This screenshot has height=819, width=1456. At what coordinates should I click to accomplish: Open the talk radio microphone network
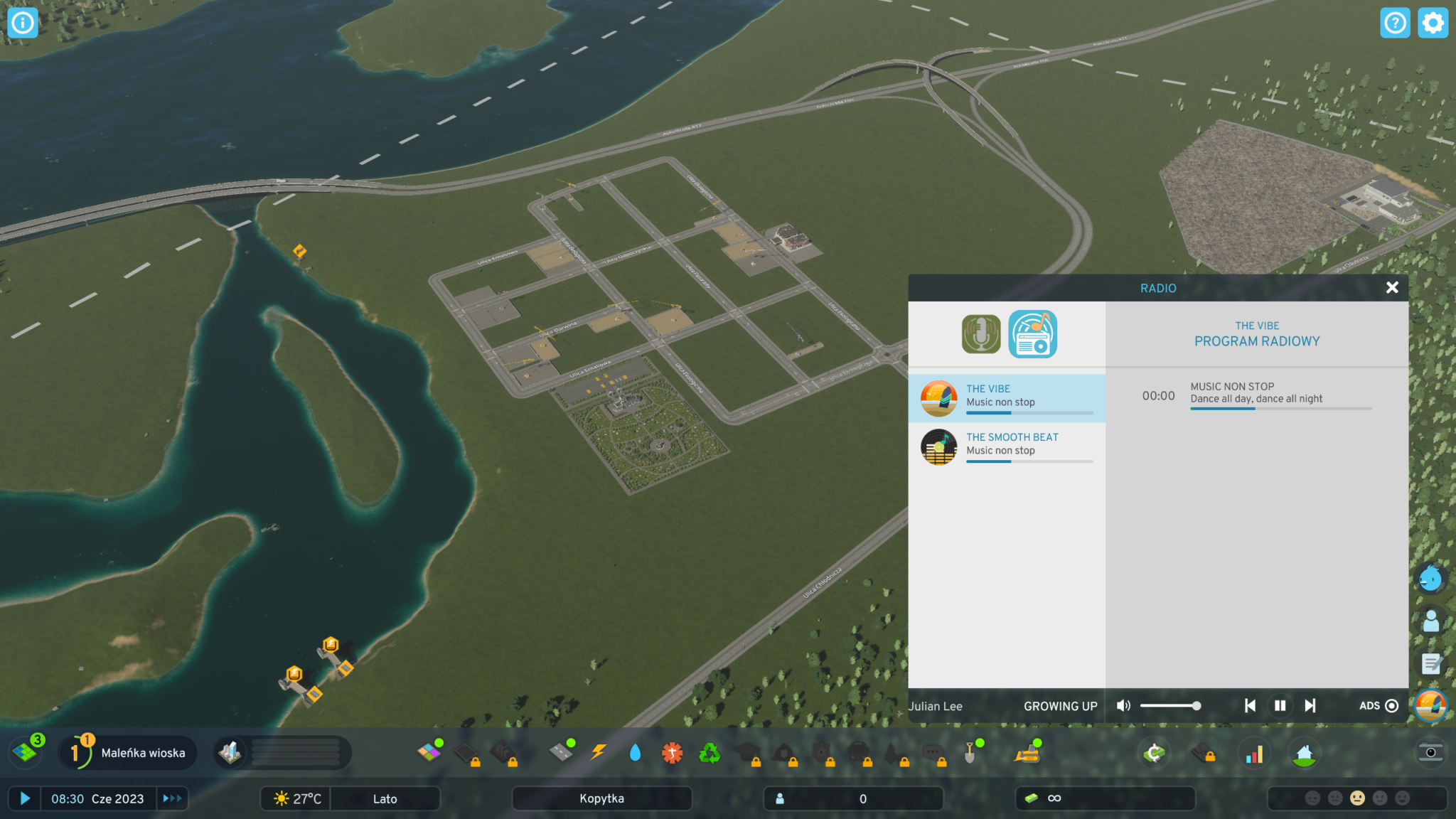pos(980,334)
